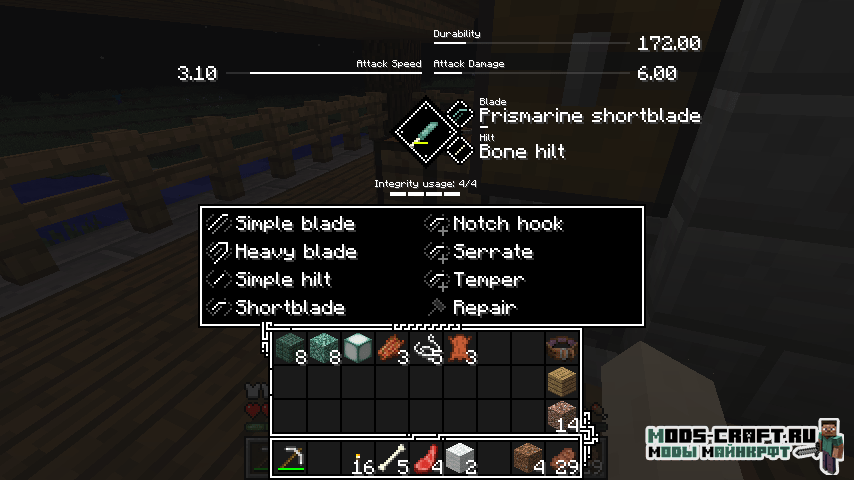
Task: Pick up the oak planks block
Action: tap(562, 383)
